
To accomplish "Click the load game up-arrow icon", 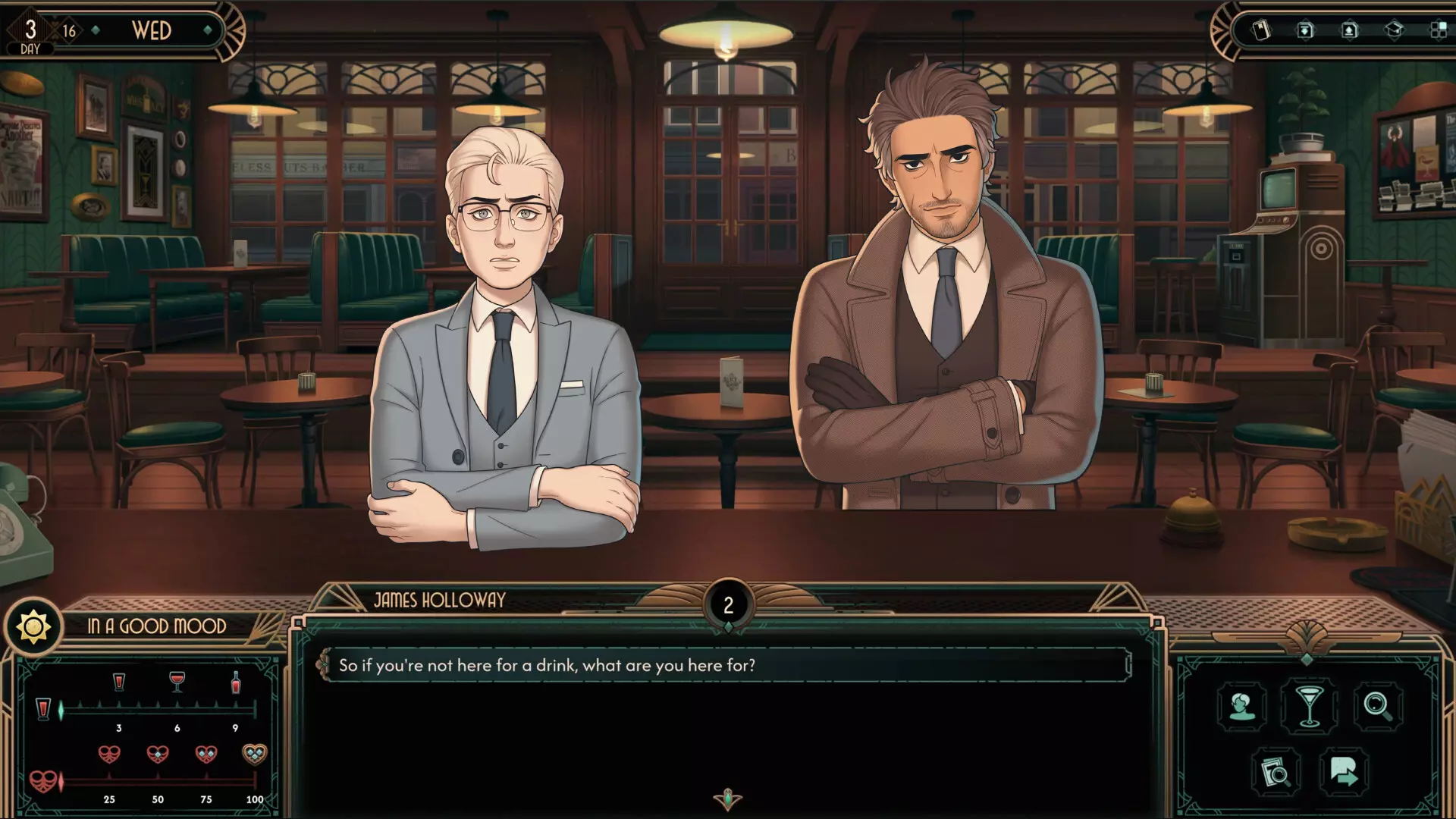I will pos(1350,30).
